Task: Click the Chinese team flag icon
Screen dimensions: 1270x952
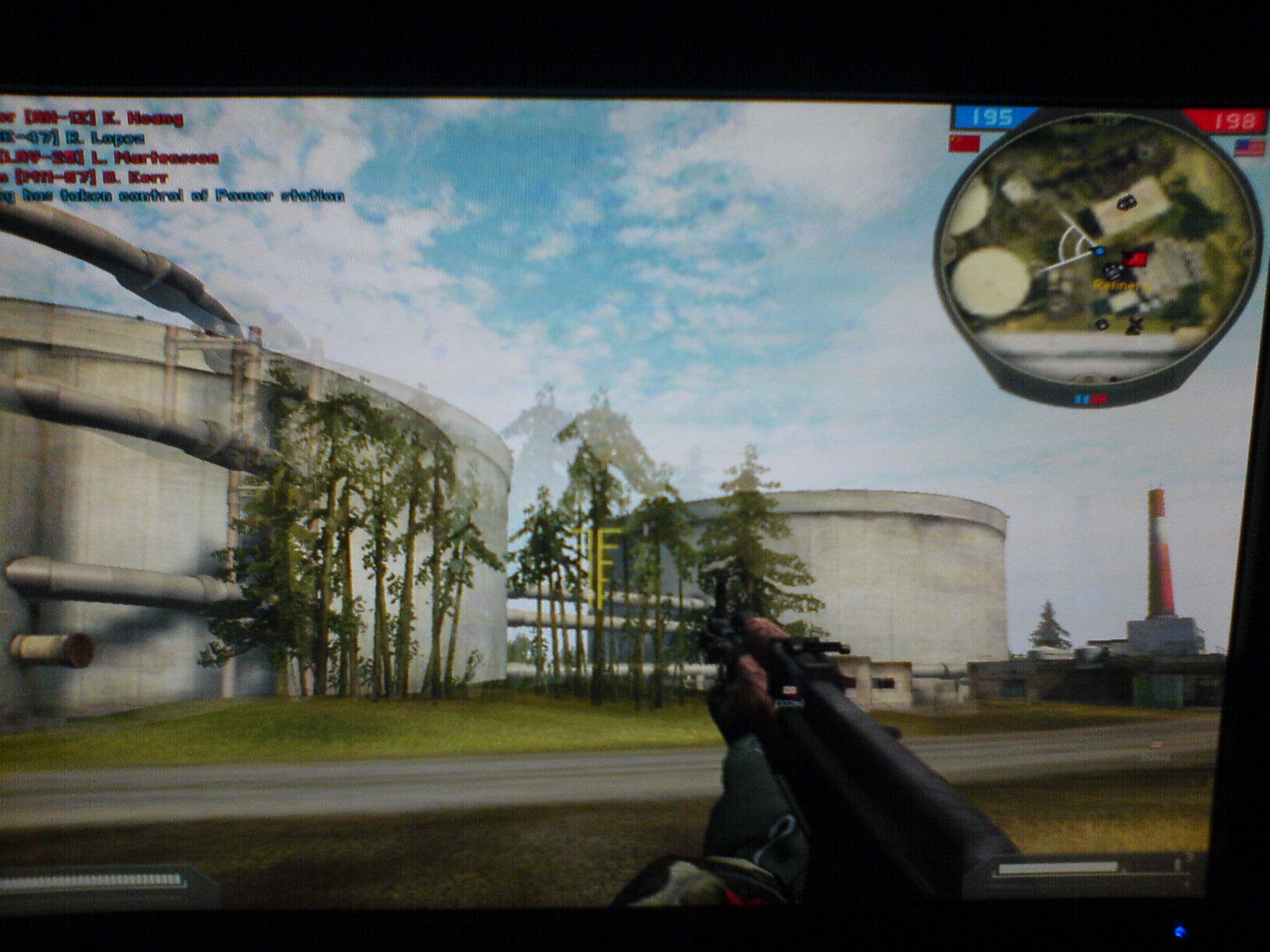Action: point(963,143)
